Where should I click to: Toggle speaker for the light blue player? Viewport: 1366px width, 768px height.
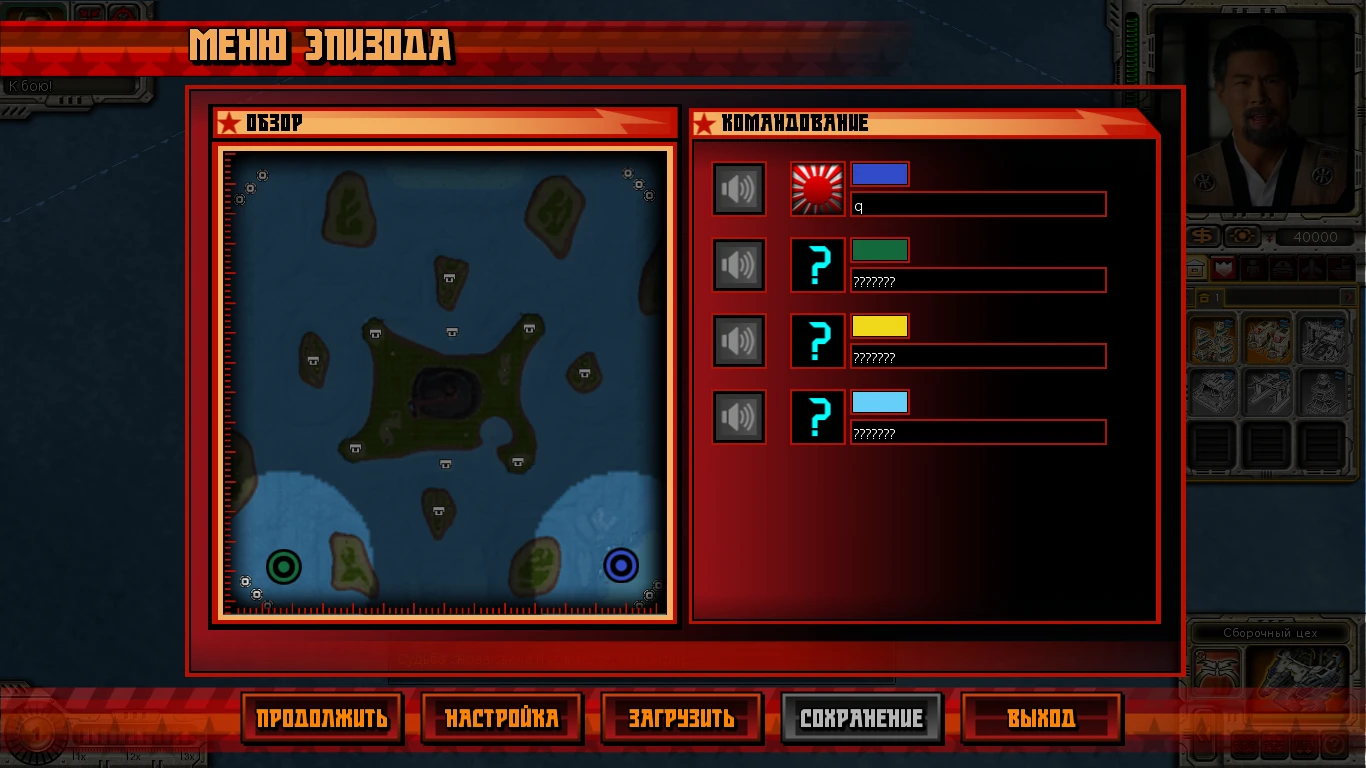point(738,416)
